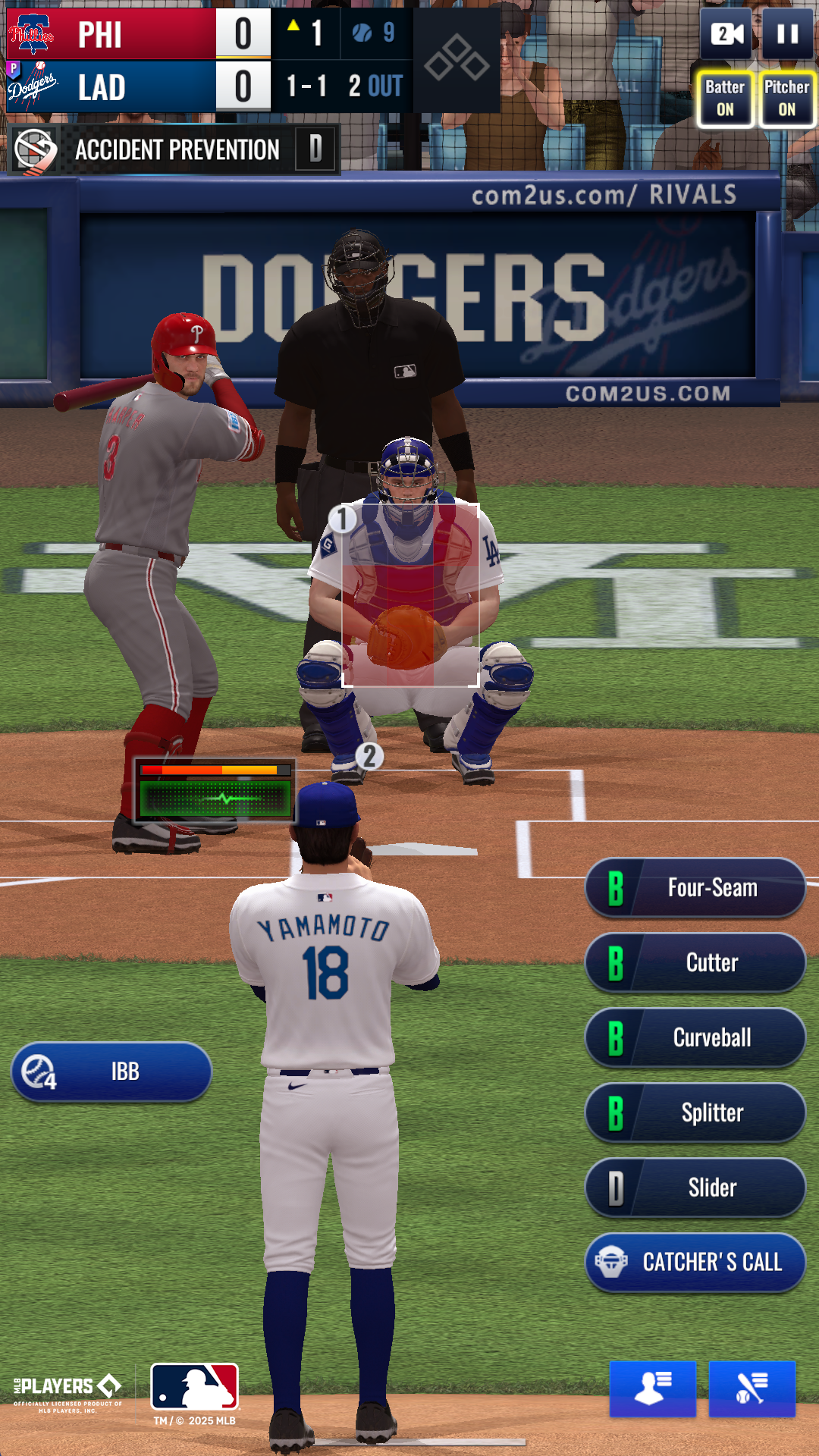
Task: Pick the Splitter pitch
Action: pos(695,1112)
